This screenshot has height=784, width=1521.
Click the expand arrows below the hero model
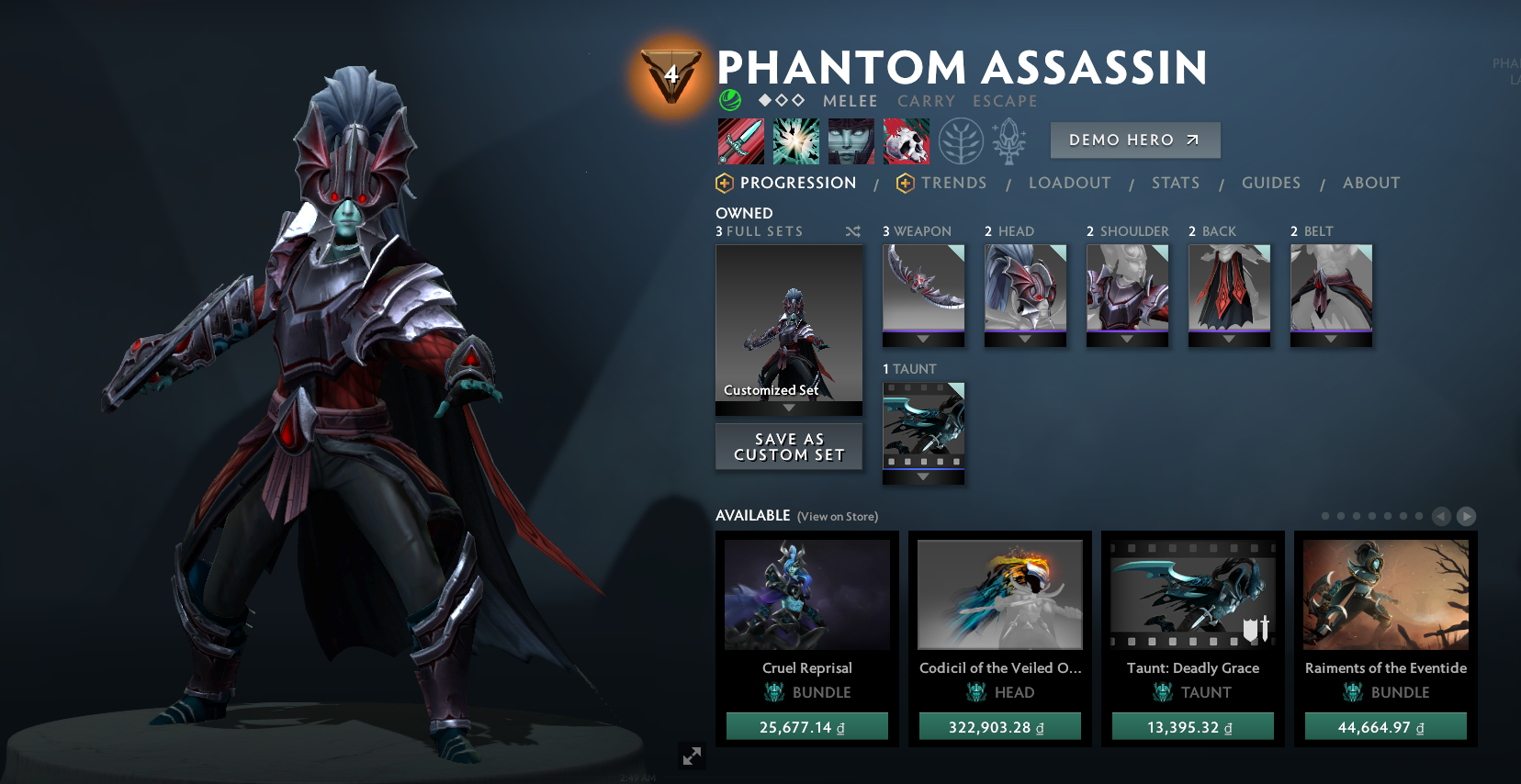692,756
